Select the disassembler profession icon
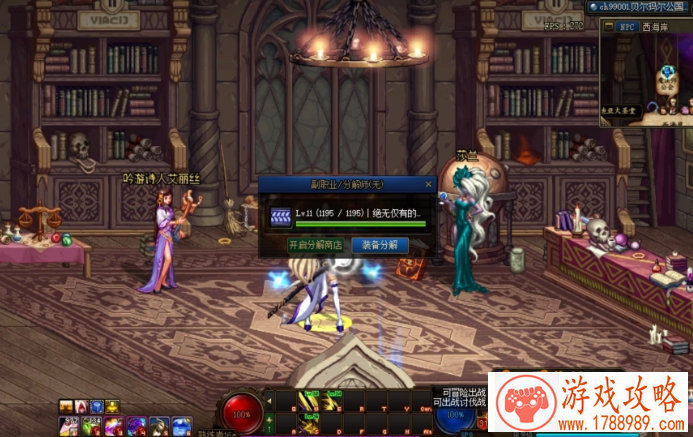Viewport: 693px width, 437px height. pyautogui.click(x=280, y=214)
